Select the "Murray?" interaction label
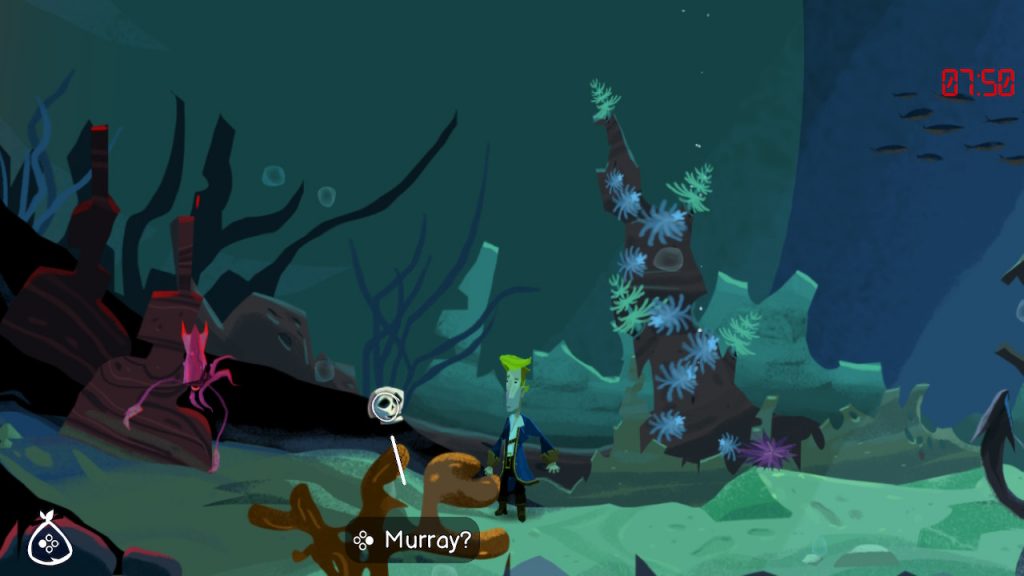This screenshot has width=1024, height=576. point(413,541)
